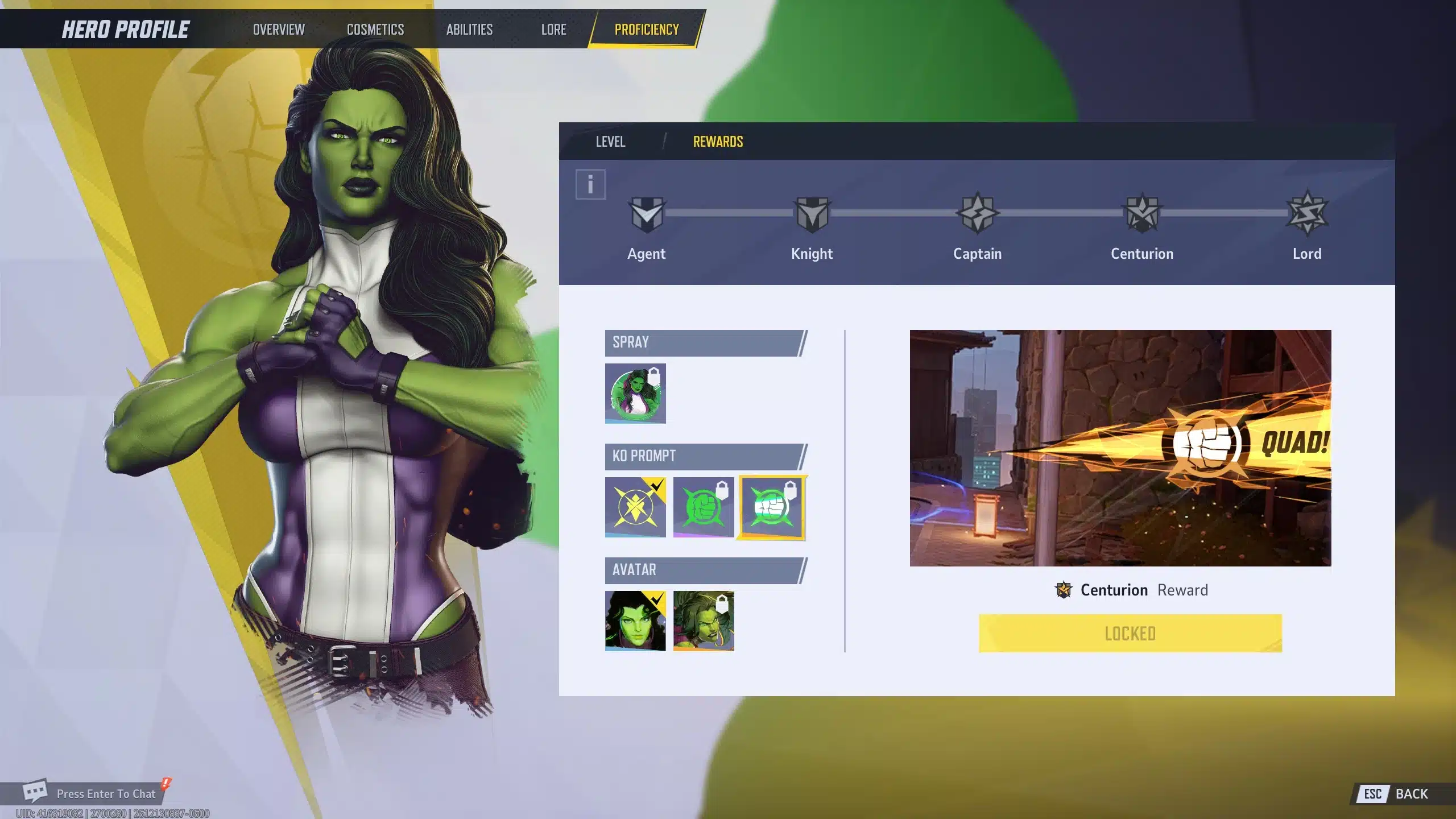This screenshot has width=1456, height=819.
Task: Go to the Abilities tab
Action: tap(469, 30)
